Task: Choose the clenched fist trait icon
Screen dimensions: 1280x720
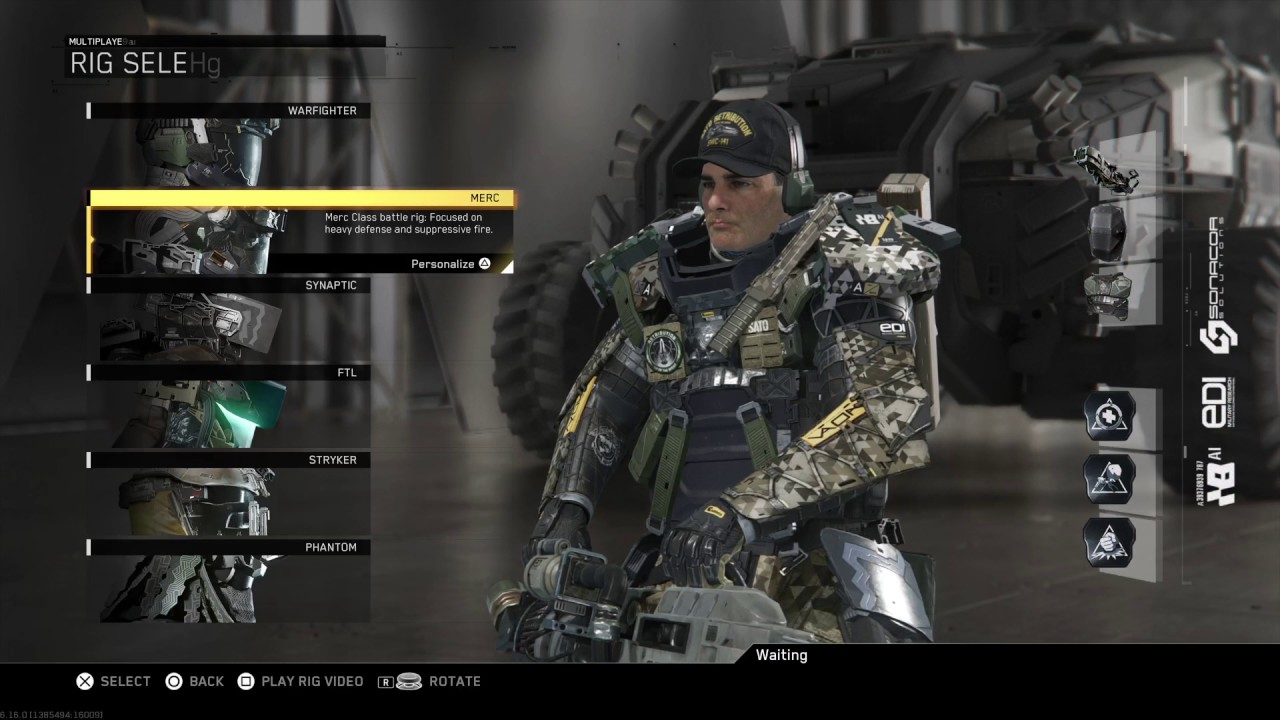Action: (1109, 541)
